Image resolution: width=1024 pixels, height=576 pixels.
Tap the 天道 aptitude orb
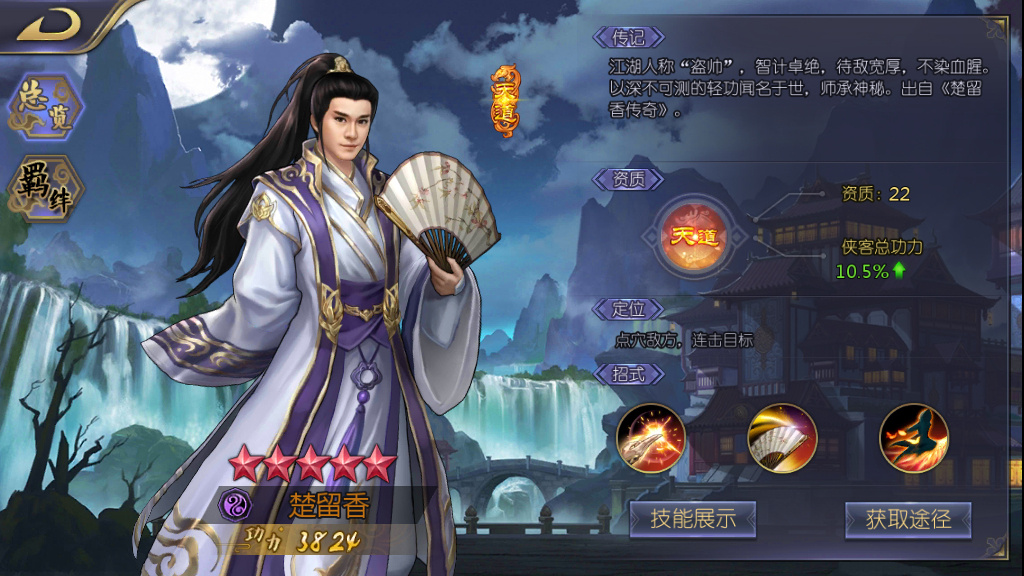tap(695, 237)
